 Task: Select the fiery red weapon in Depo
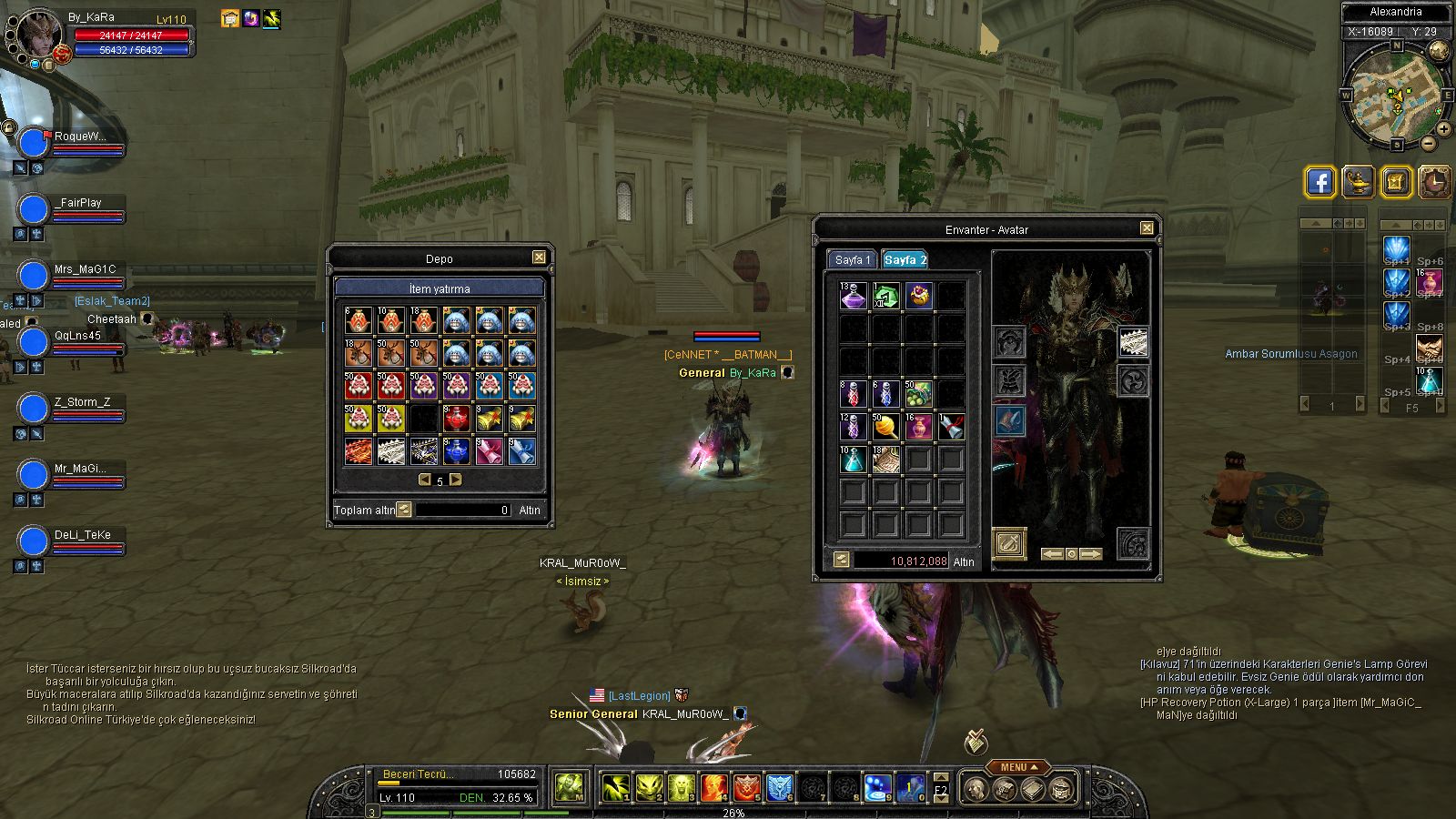[x=359, y=451]
